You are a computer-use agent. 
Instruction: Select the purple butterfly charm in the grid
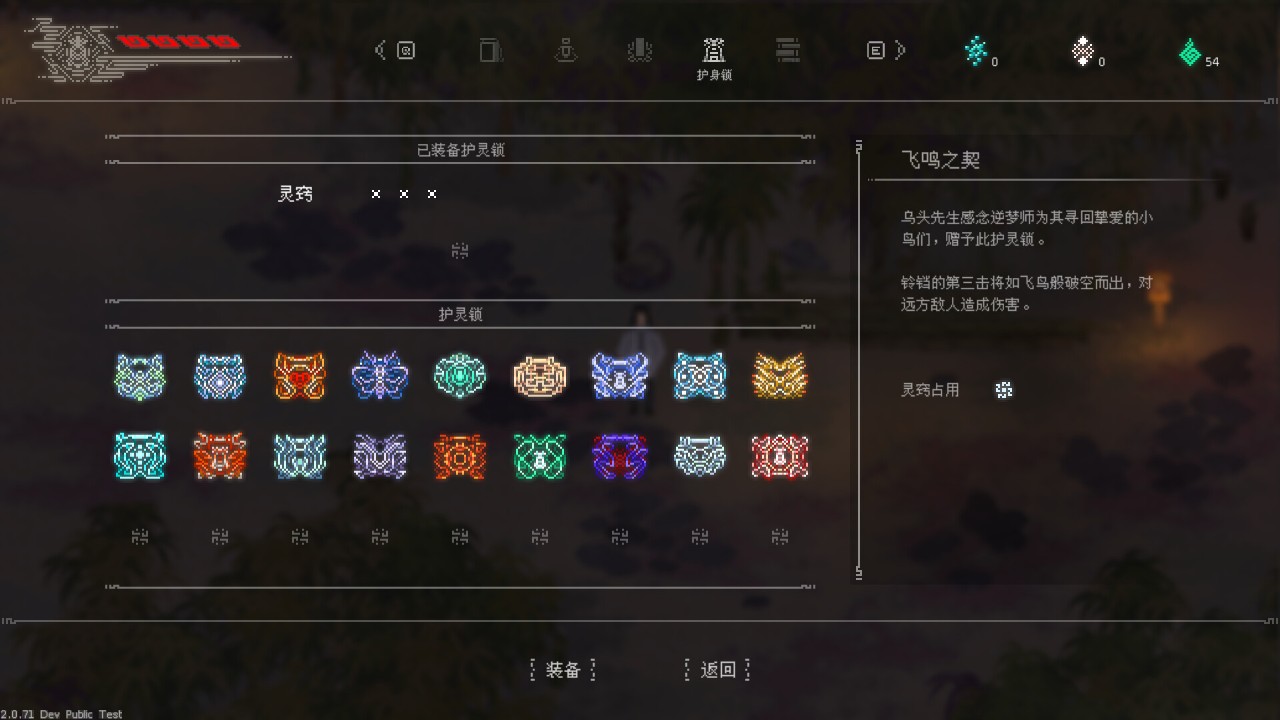[x=379, y=376]
